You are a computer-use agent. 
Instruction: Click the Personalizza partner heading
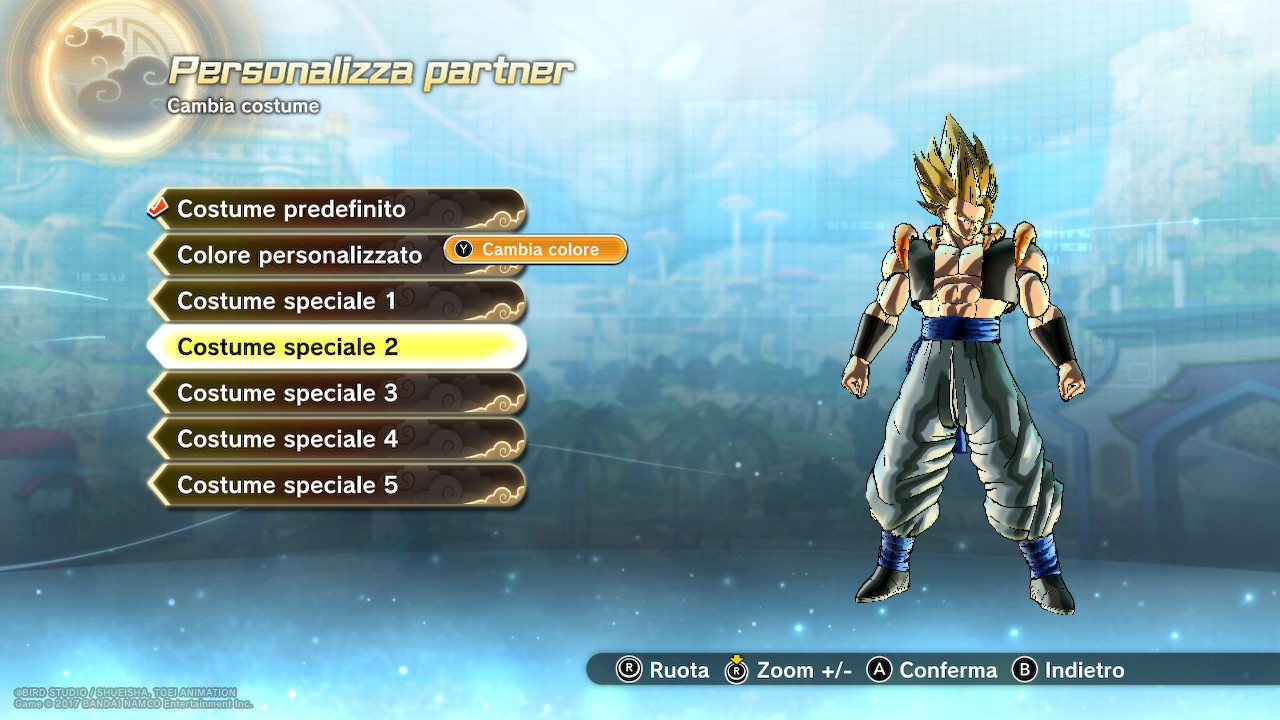click(x=370, y=68)
